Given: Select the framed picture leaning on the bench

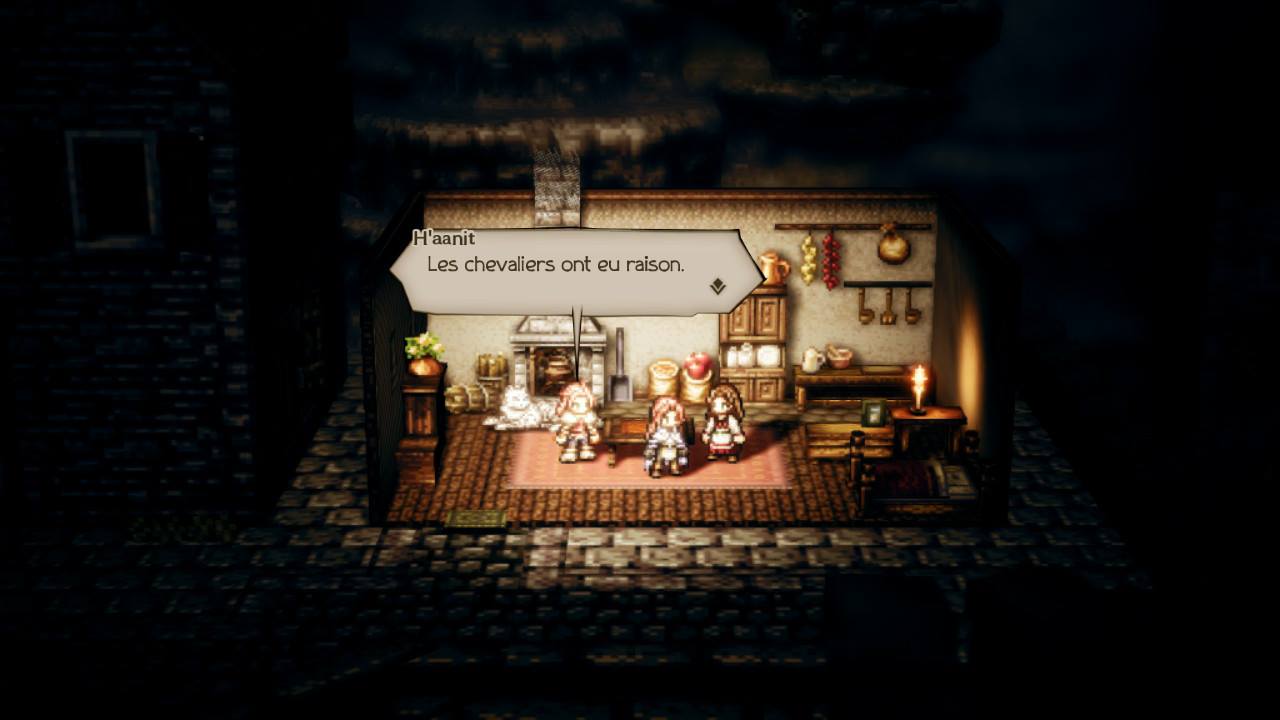Looking at the screenshot, I should 872,413.
